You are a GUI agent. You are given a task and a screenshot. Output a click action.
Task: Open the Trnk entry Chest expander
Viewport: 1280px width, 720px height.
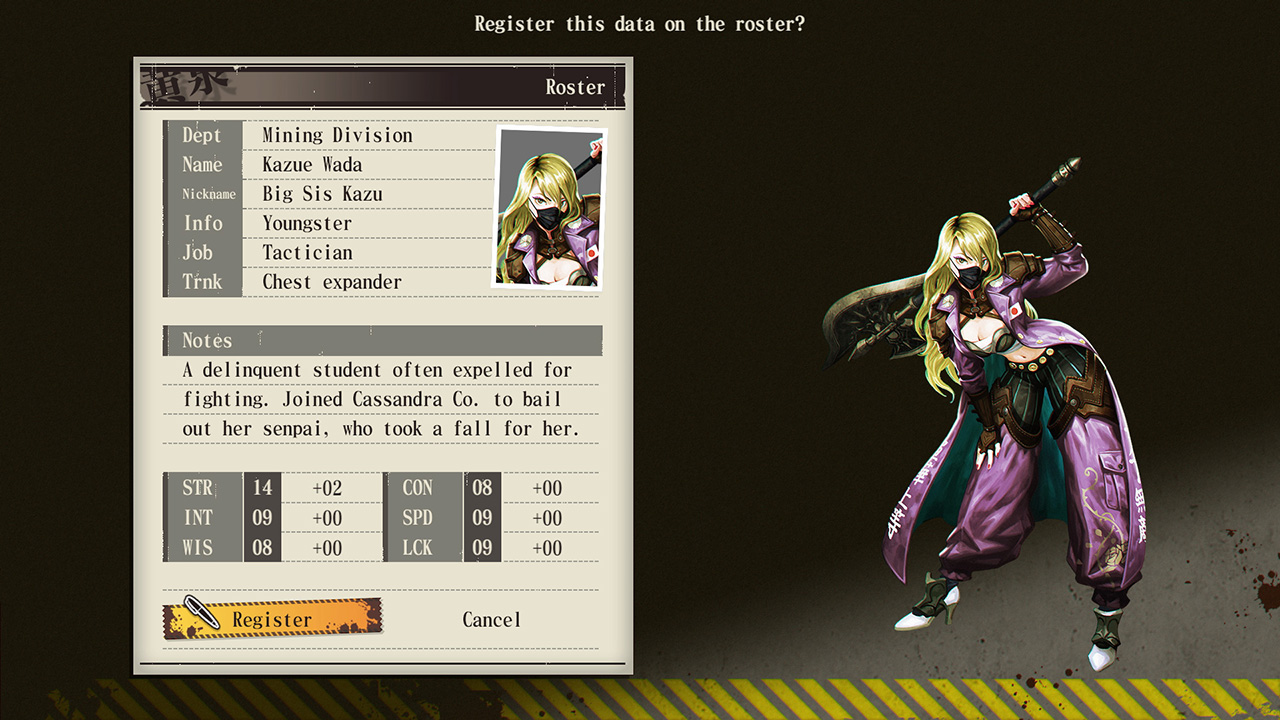pos(330,282)
